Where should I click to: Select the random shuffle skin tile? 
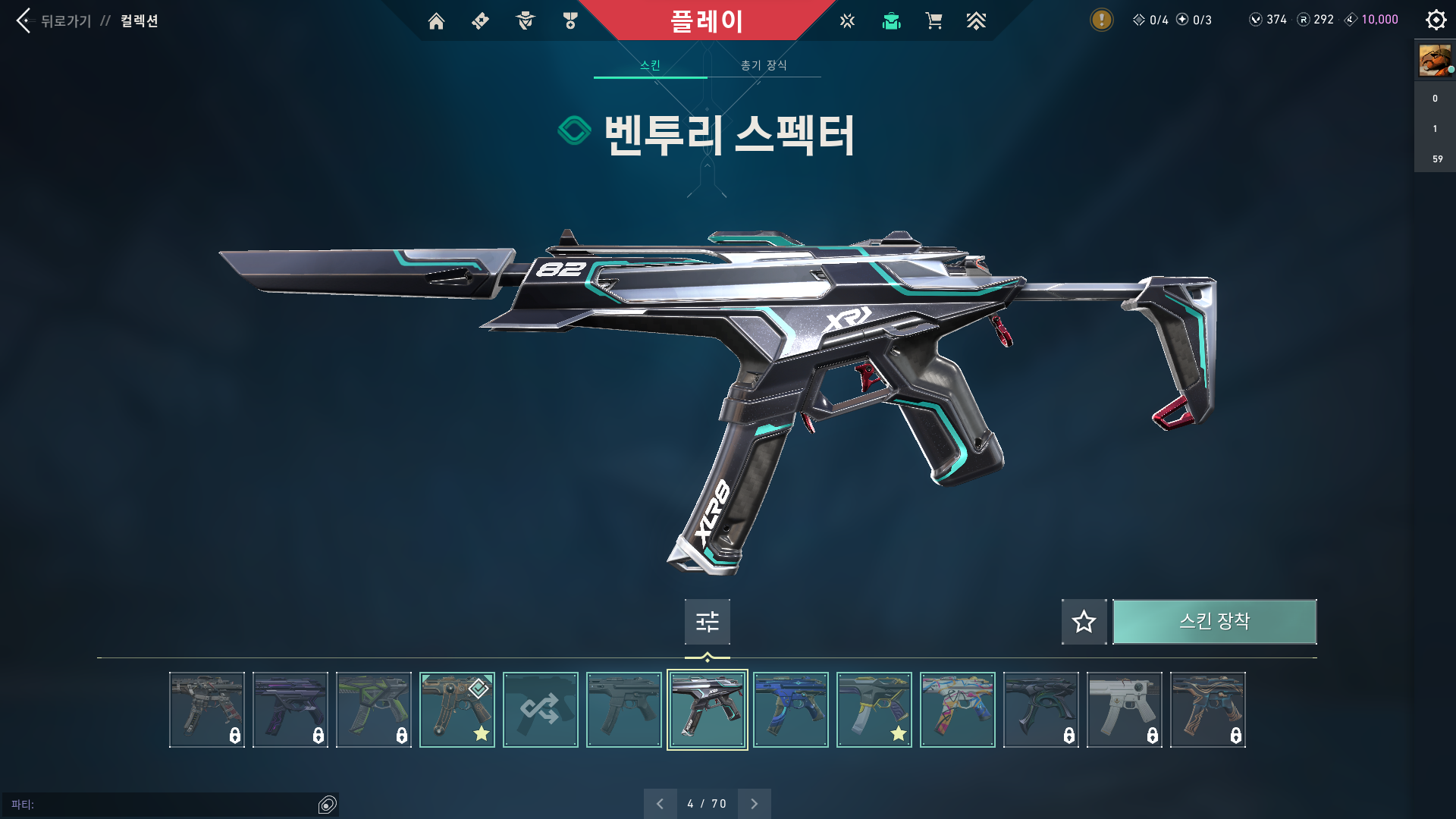[540, 710]
